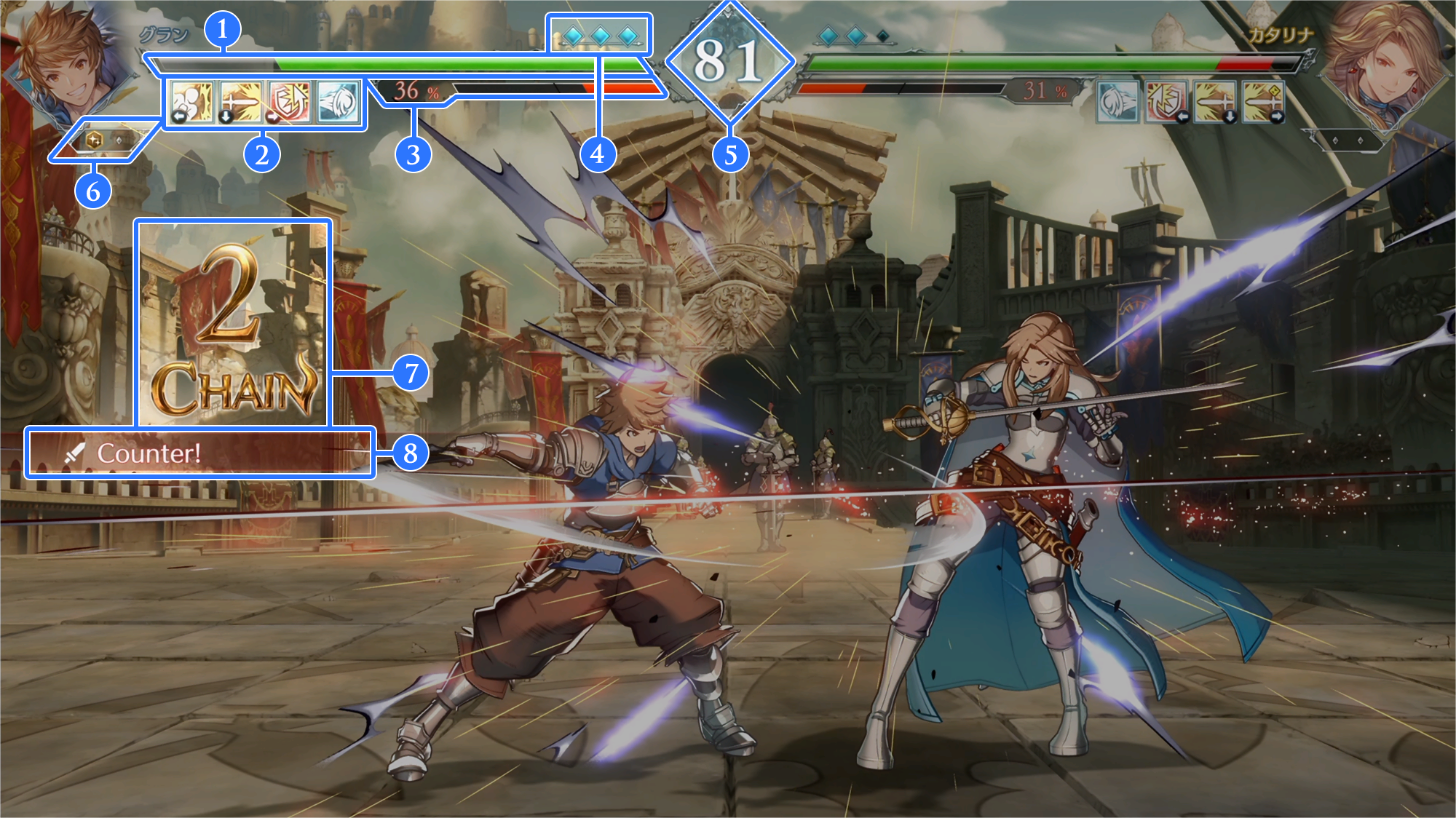Click Katalina's sword skill with right arrow
1456x818 pixels.
coord(1264,102)
